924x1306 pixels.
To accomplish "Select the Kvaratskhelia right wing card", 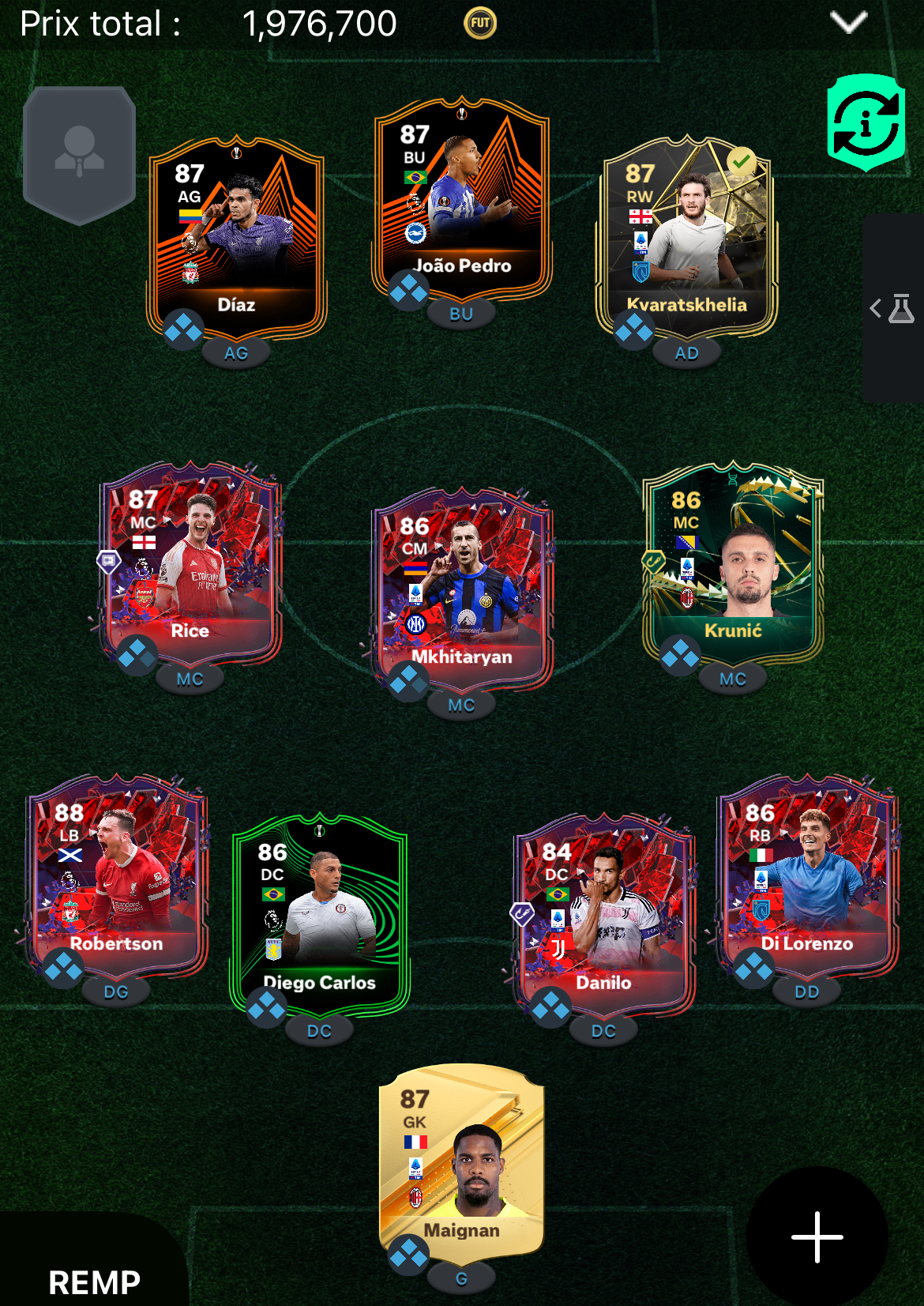I will pyautogui.click(x=686, y=237).
